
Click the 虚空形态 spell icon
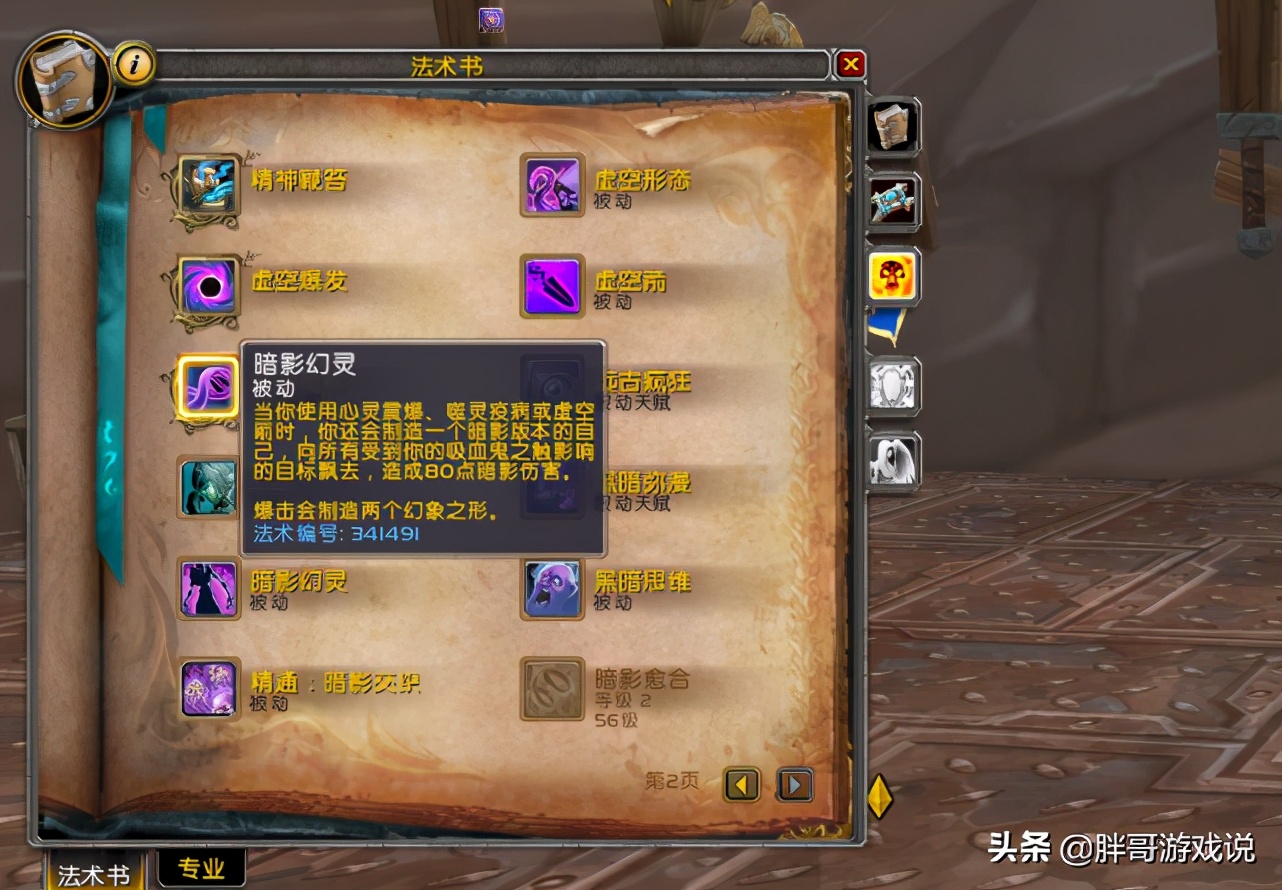[x=551, y=187]
